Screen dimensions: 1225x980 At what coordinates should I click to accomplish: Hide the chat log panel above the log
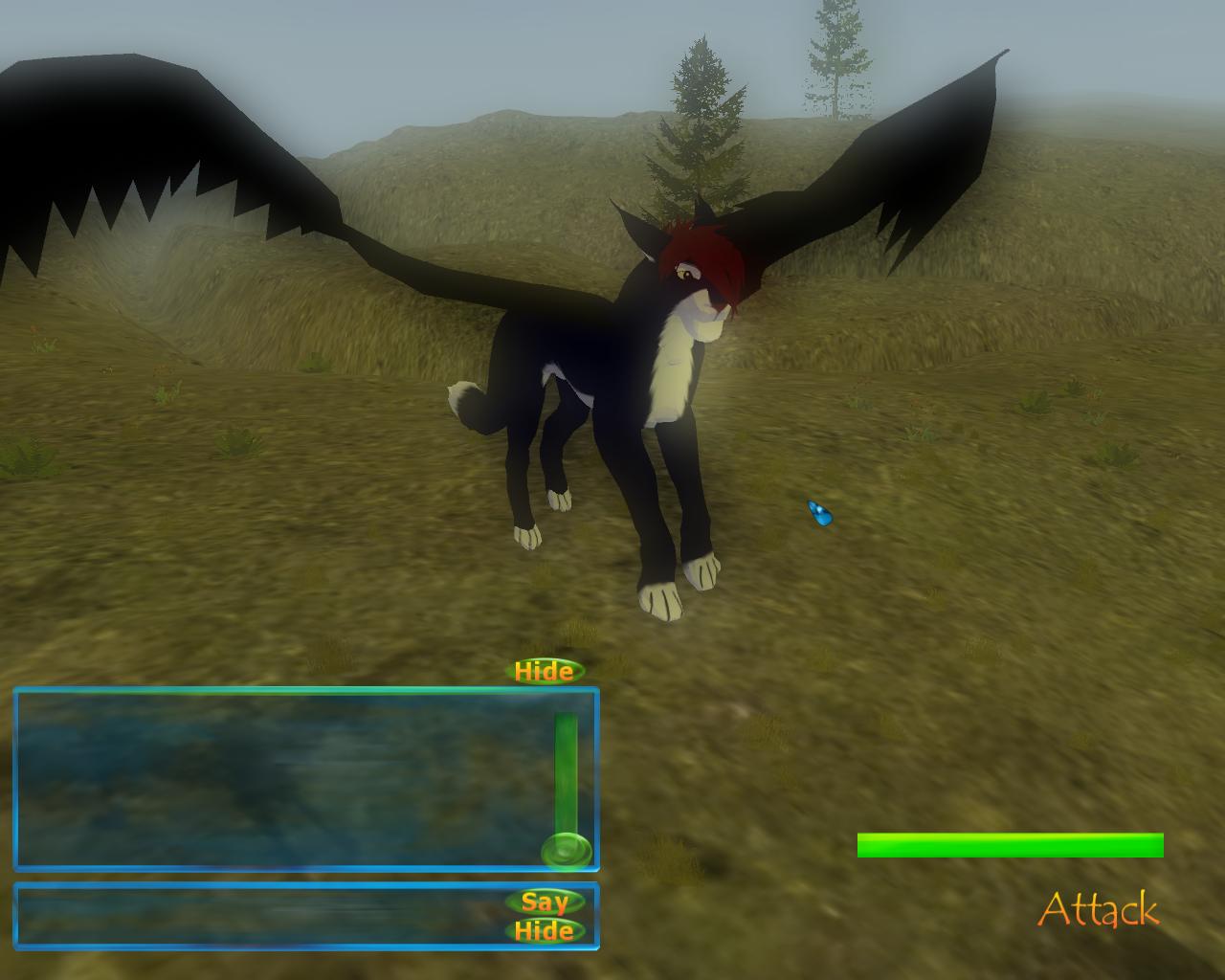(x=544, y=671)
